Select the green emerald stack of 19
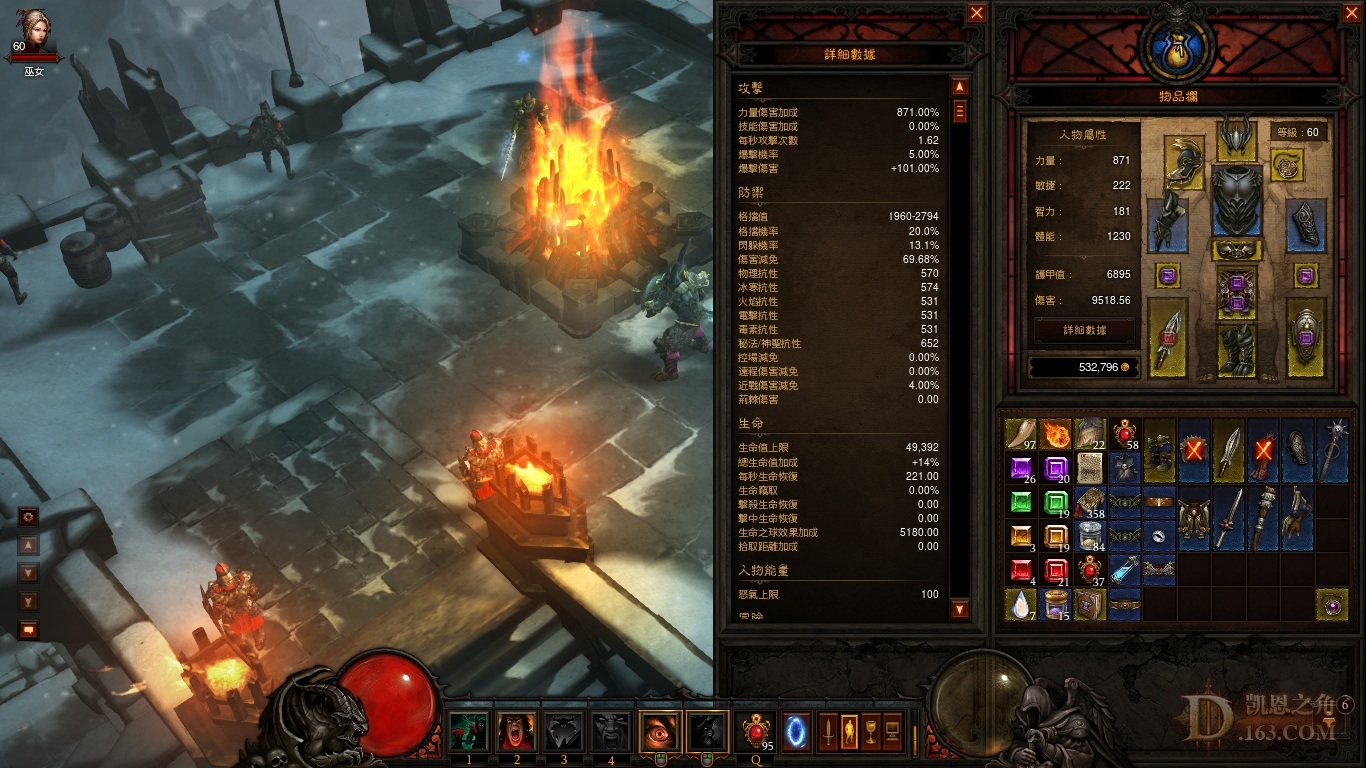Image resolution: width=1366 pixels, height=768 pixels. (x=1055, y=503)
